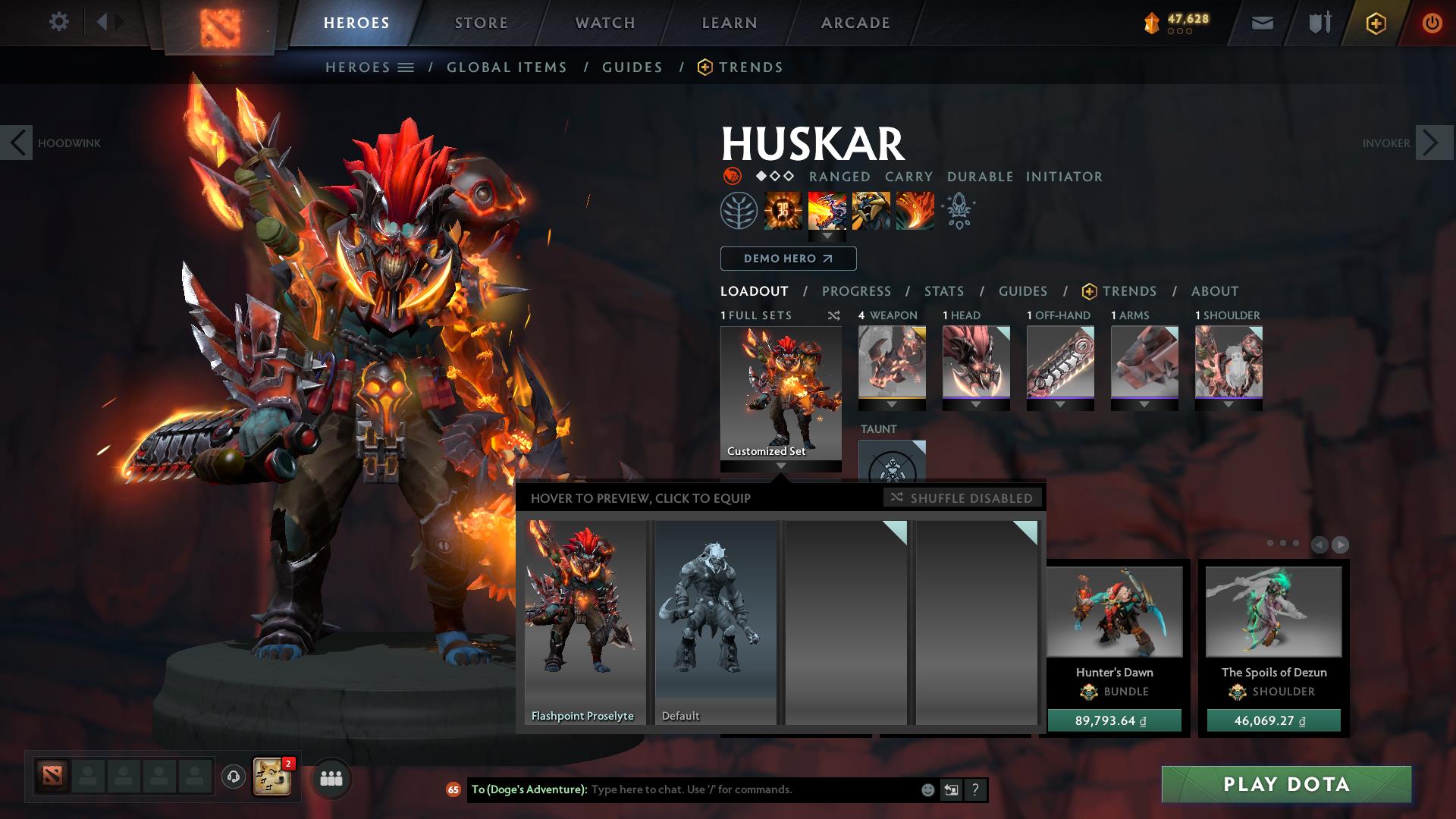Open the Heroes hamburger menu
Image resolution: width=1456 pixels, height=819 pixels.
[406, 67]
